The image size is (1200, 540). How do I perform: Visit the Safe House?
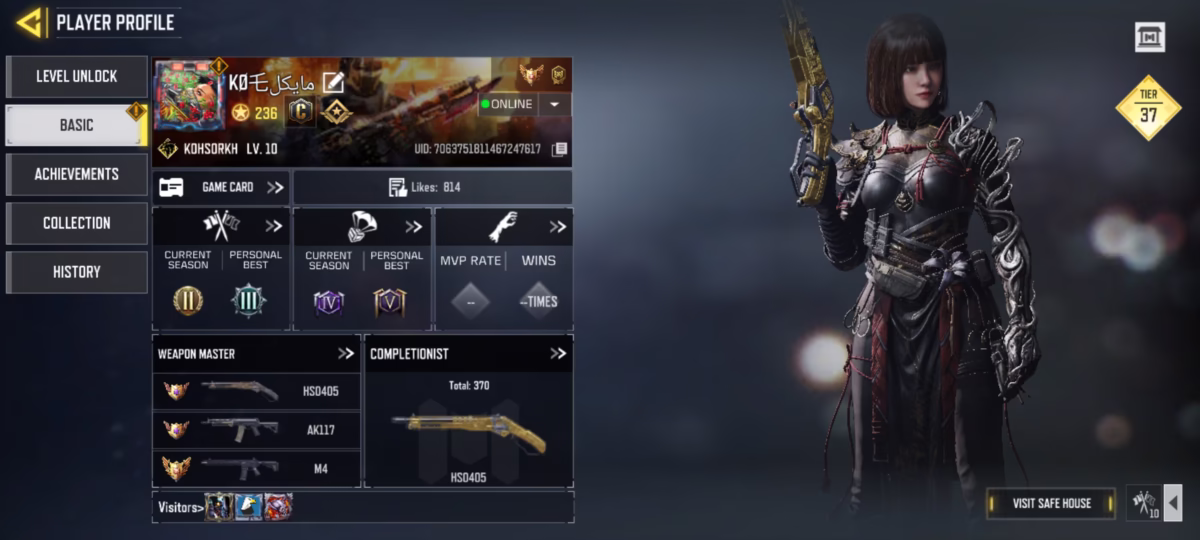click(1050, 503)
